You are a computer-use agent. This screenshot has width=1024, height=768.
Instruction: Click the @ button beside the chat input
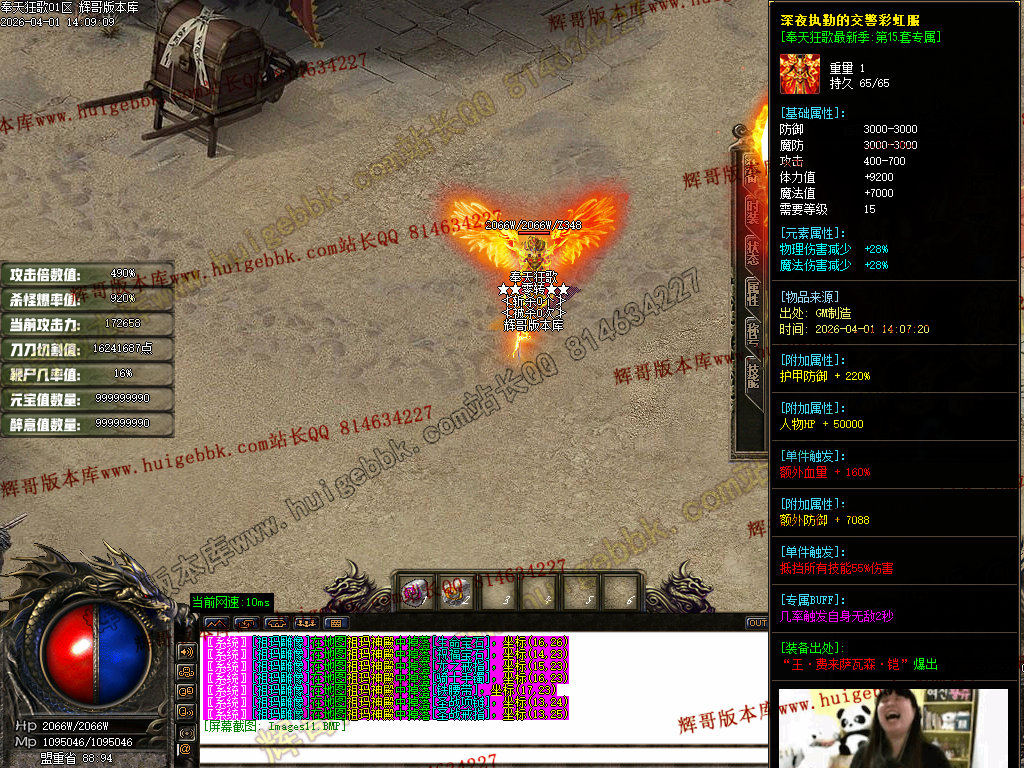(185, 748)
